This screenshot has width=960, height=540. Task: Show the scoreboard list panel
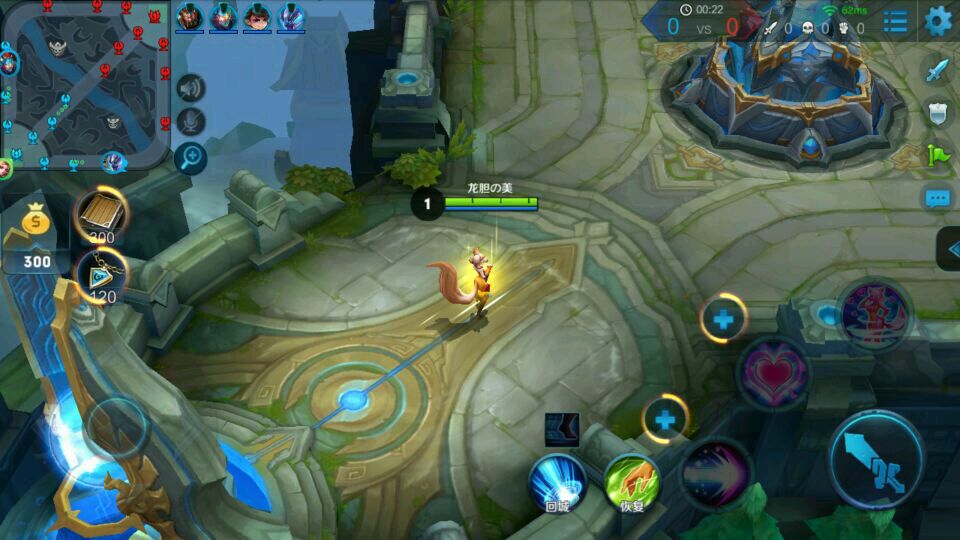tap(895, 20)
